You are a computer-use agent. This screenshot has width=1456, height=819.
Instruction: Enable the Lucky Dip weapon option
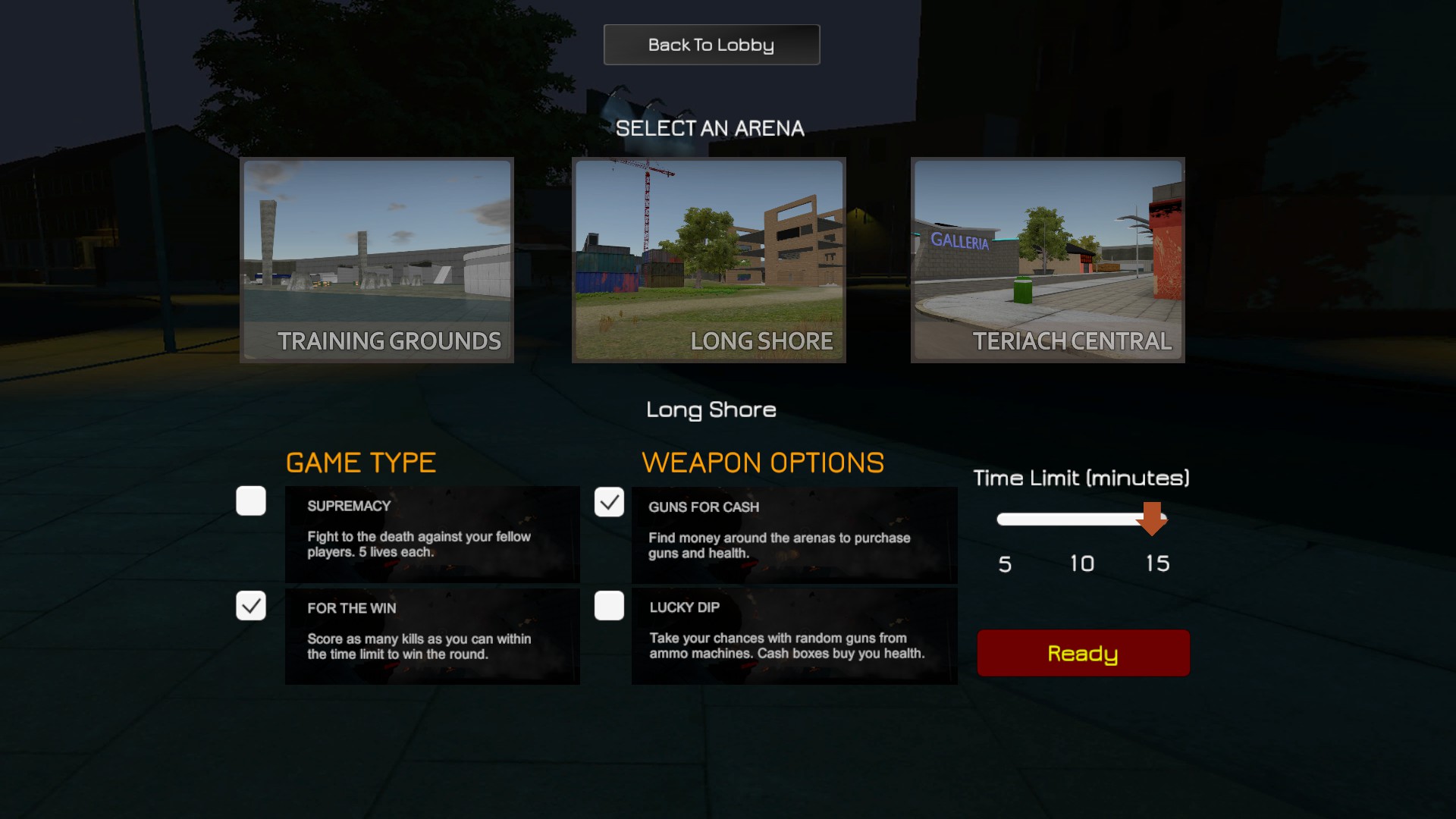(609, 606)
